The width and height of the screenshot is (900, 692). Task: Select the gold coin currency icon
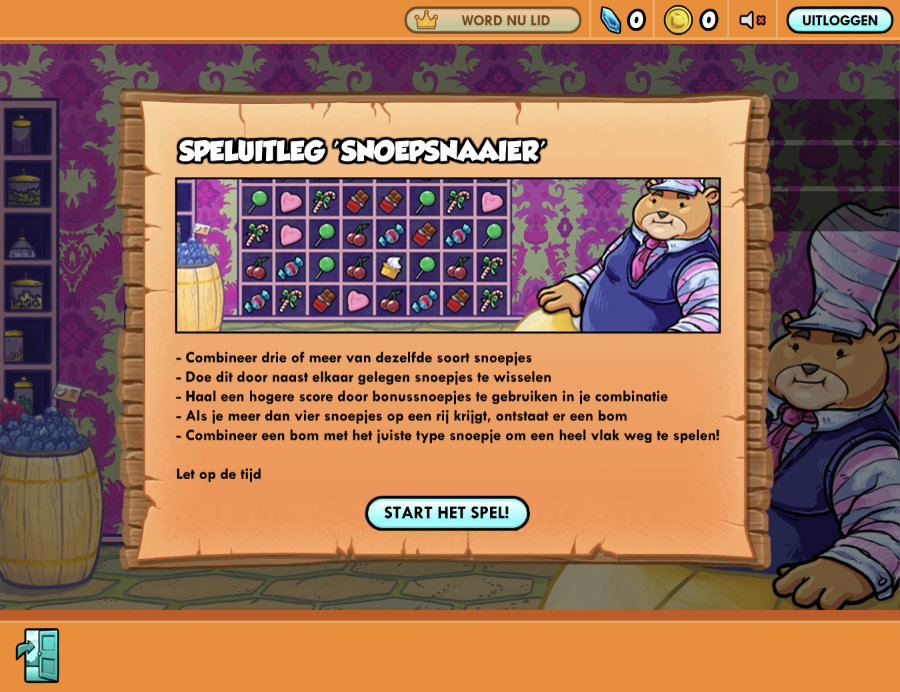click(678, 20)
